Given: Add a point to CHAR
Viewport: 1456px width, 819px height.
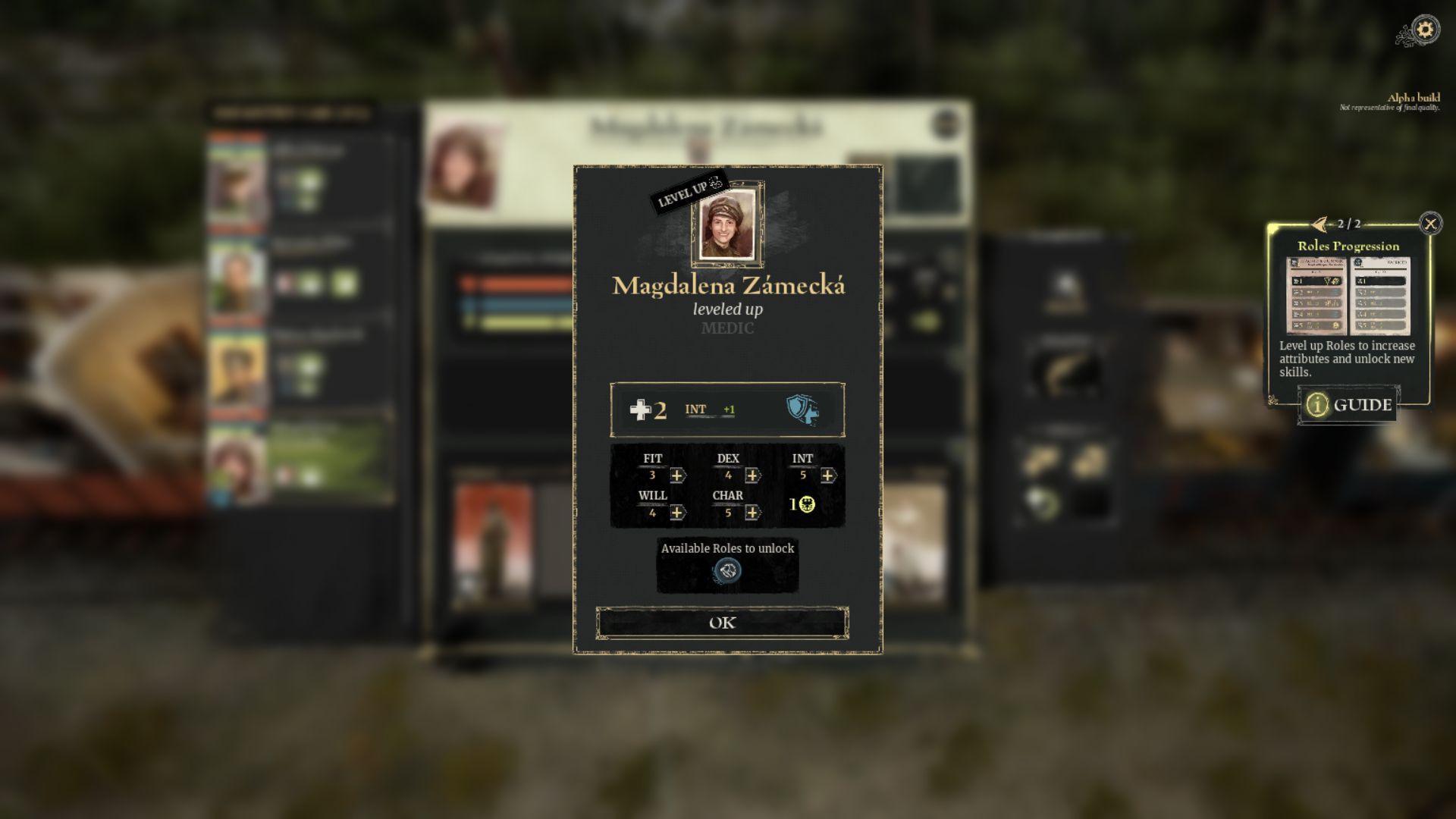Looking at the screenshot, I should point(752,513).
